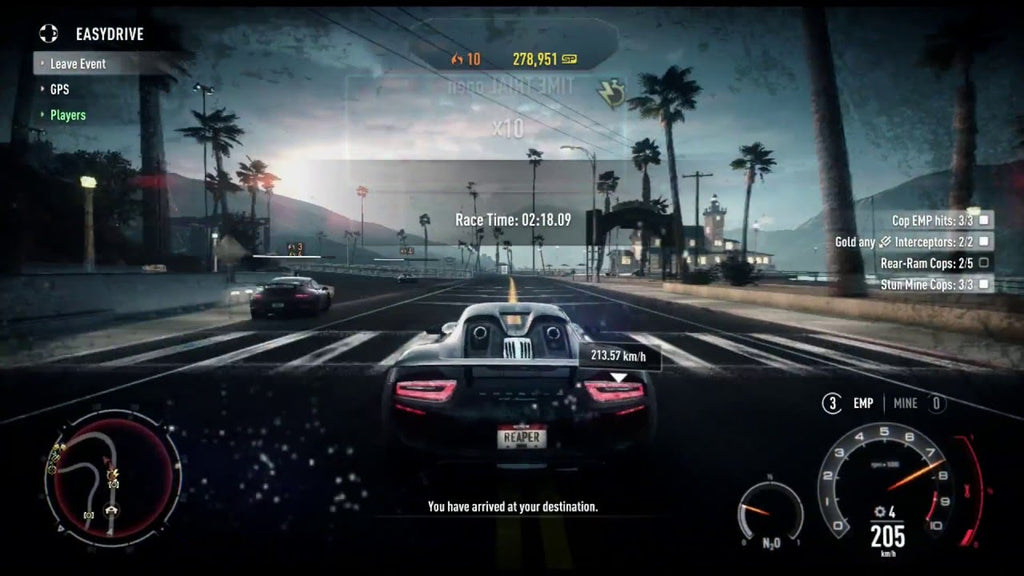The image size is (1024, 576).
Task: Select Leave Event in the EasyDrive menu
Action: (78, 64)
